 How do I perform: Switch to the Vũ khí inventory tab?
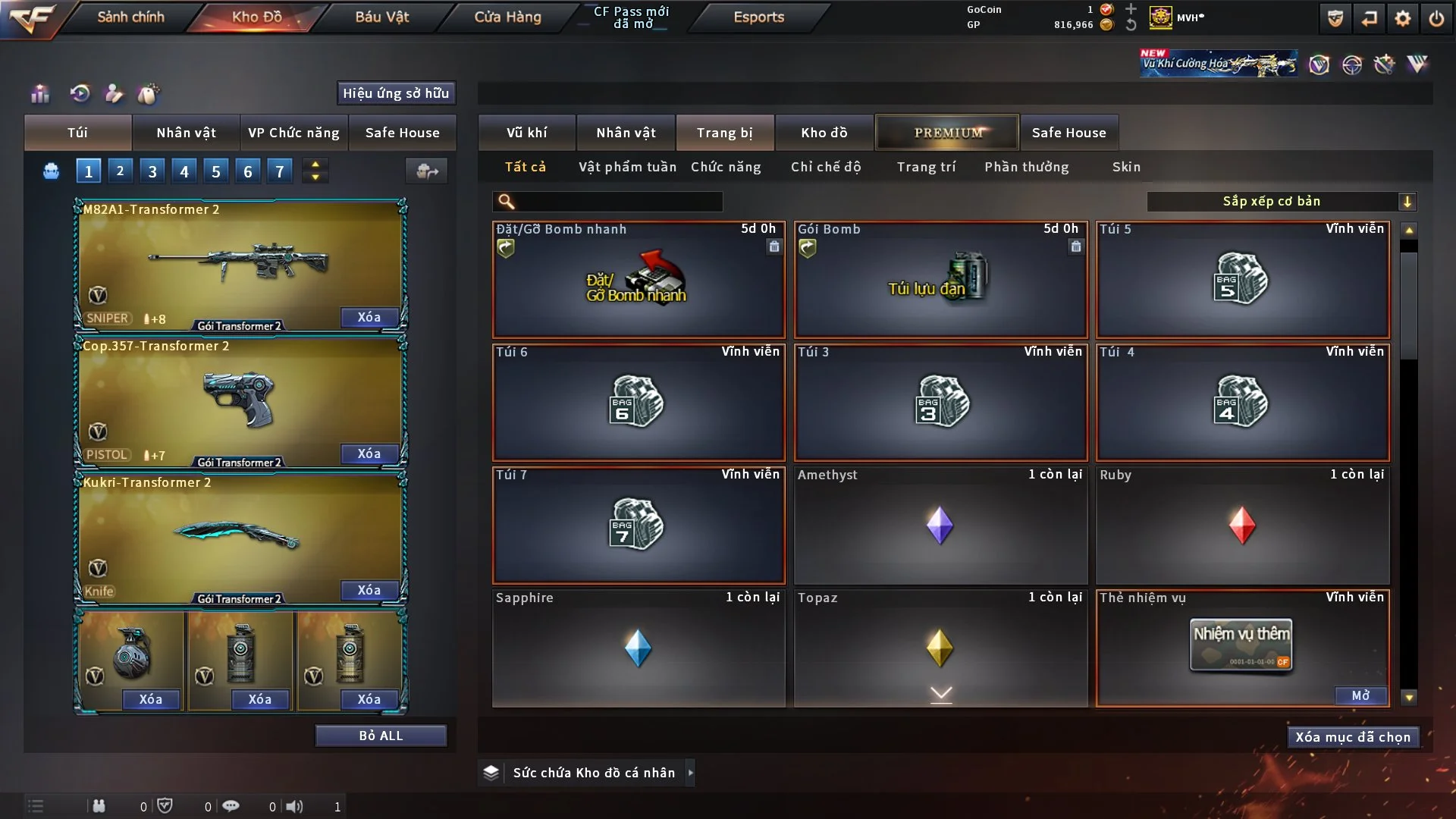526,133
